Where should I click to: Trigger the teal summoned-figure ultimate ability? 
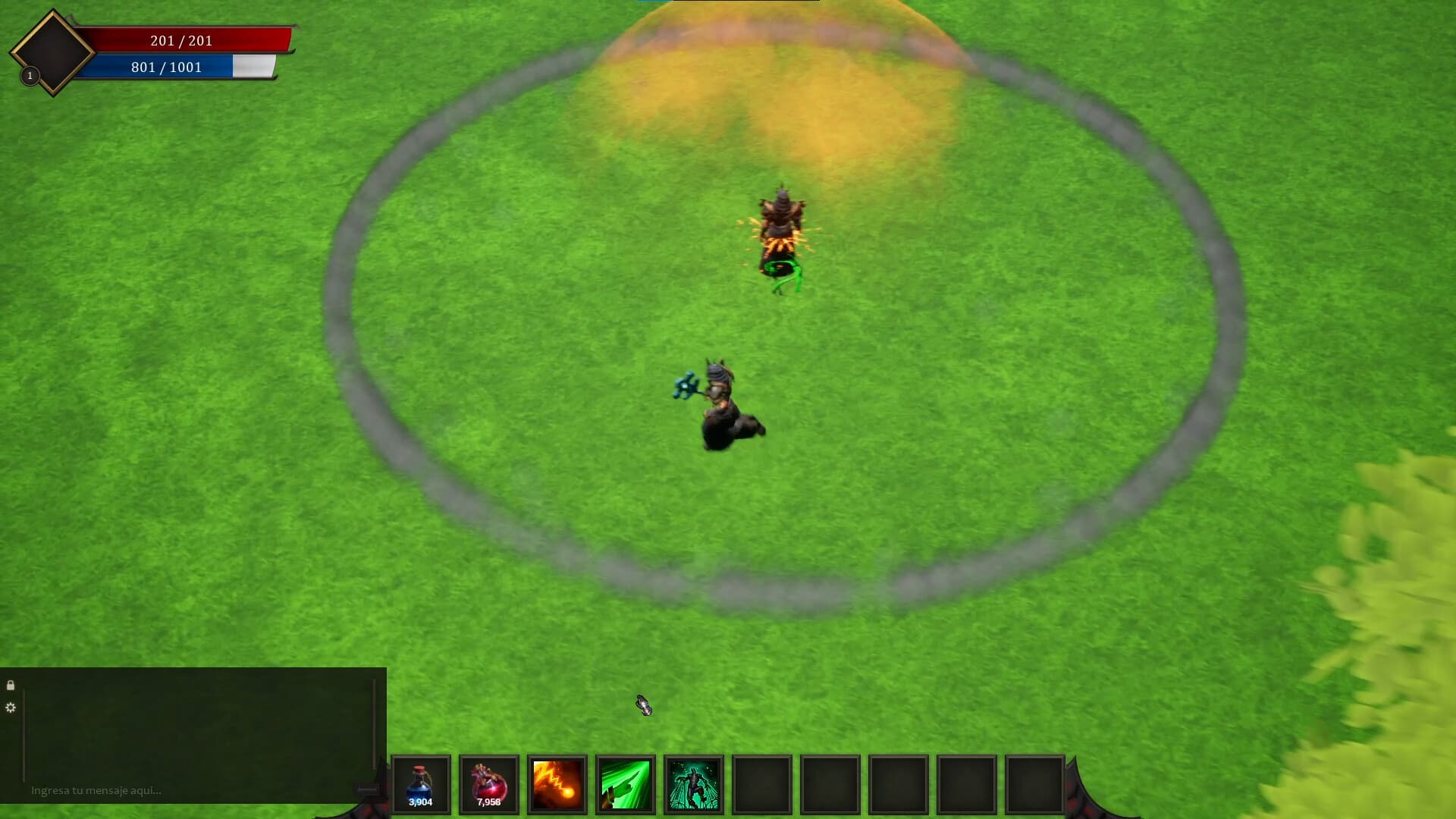pos(694,784)
